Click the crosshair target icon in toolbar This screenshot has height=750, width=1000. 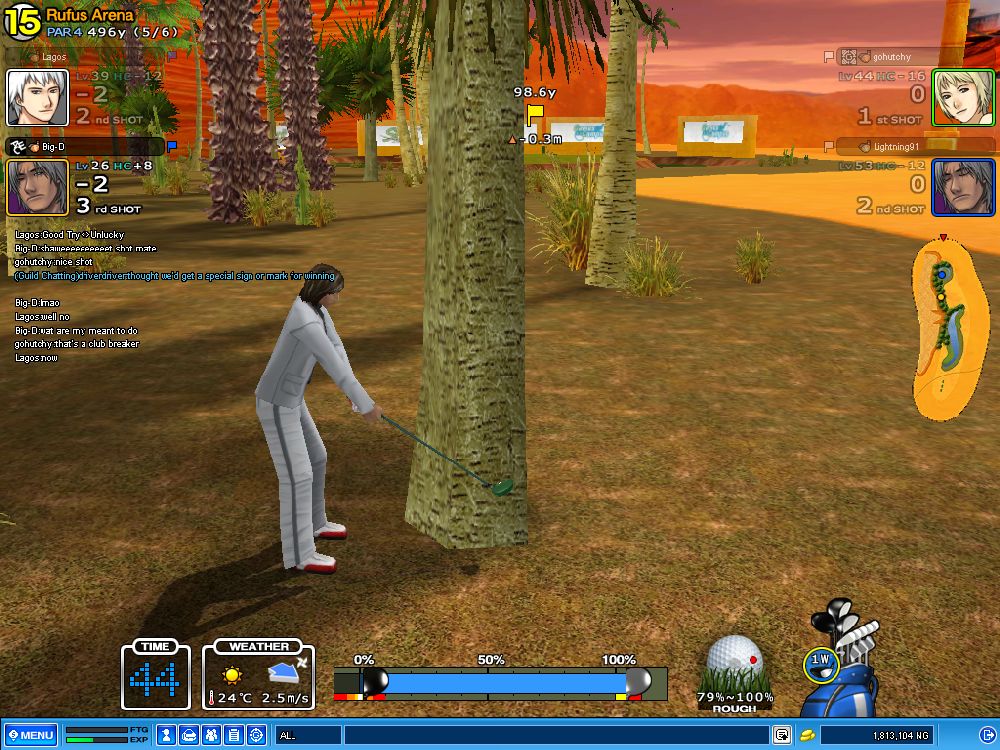[x=256, y=735]
